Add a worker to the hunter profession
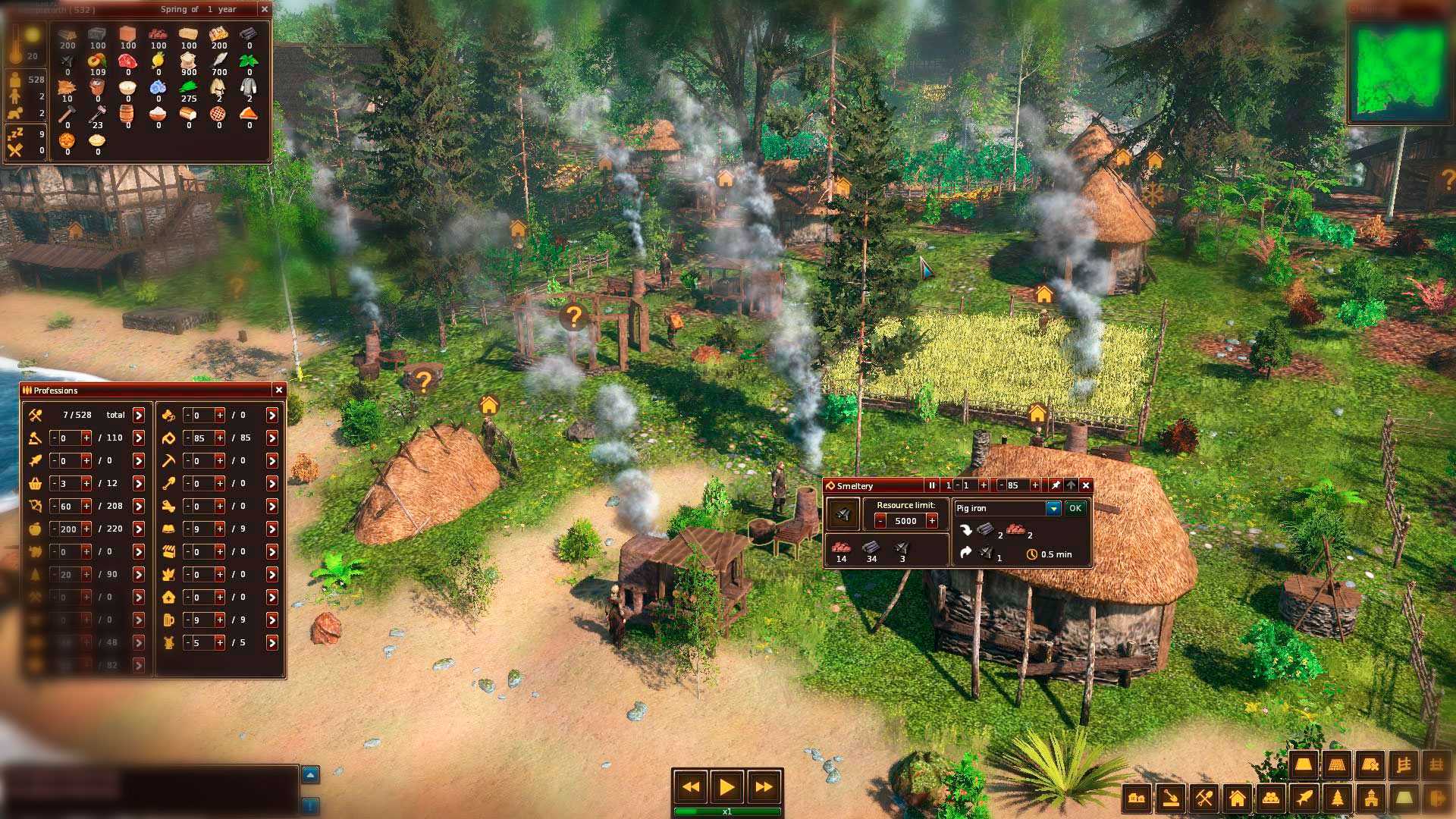The height and width of the screenshot is (819, 1456). [x=86, y=506]
